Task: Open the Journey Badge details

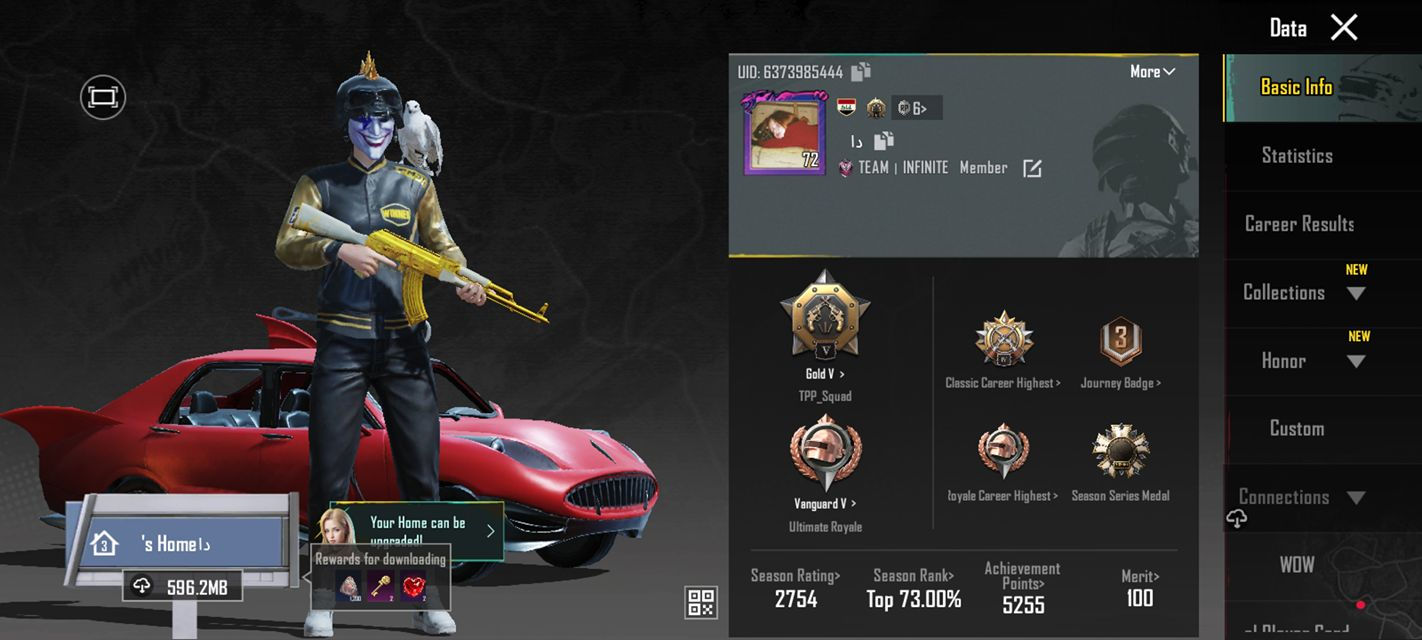Action: click(1120, 340)
